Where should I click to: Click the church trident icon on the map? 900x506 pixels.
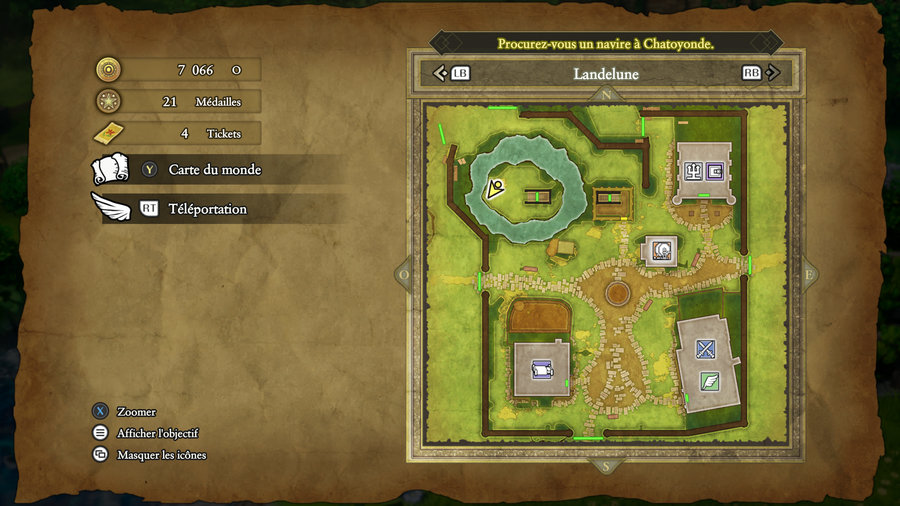click(x=692, y=171)
